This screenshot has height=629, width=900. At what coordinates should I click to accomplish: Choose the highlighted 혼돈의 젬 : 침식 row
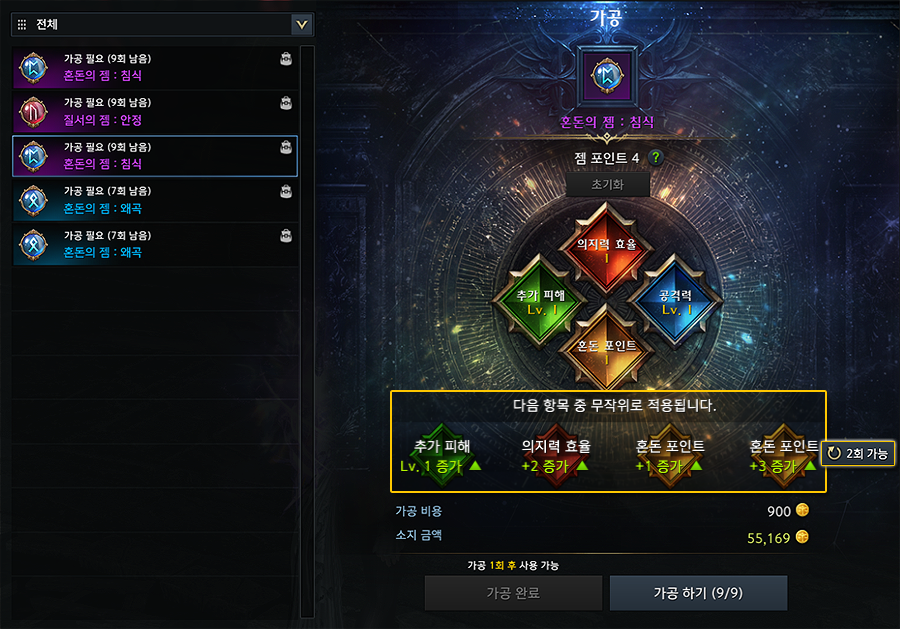[155, 155]
